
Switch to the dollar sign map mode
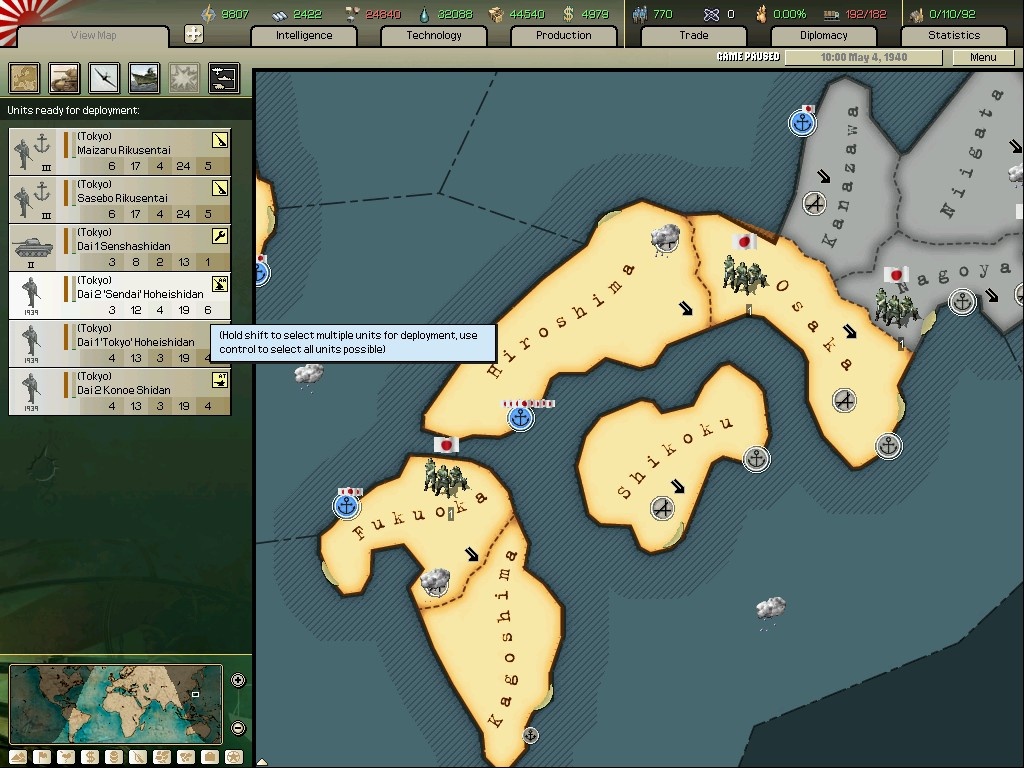point(90,757)
